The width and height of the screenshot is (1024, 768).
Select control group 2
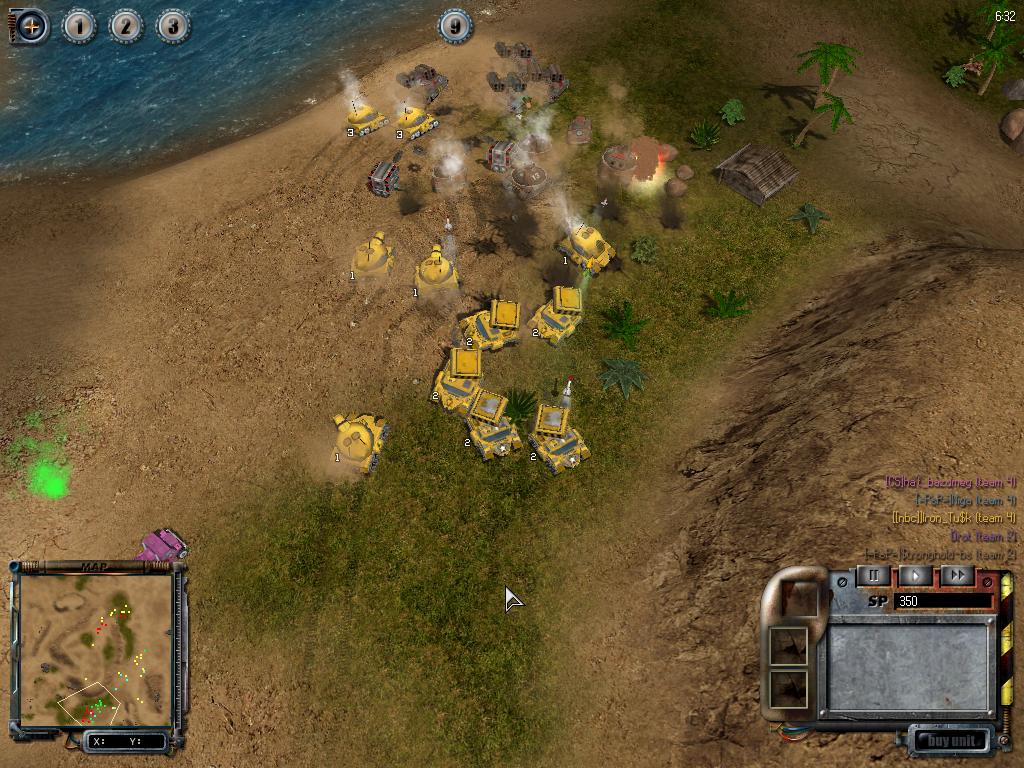pyautogui.click(x=126, y=26)
